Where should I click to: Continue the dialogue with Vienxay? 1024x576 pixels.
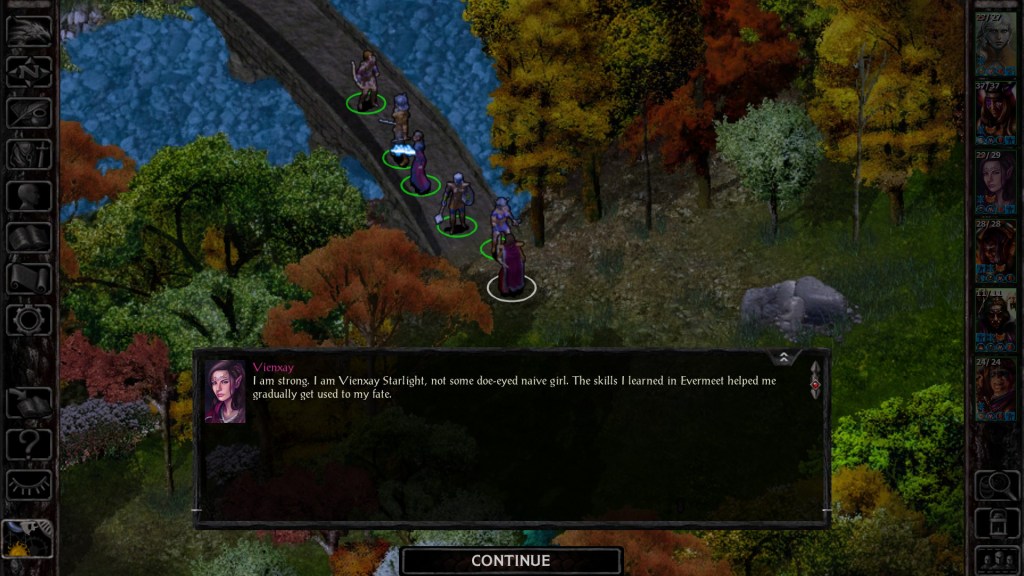point(511,560)
